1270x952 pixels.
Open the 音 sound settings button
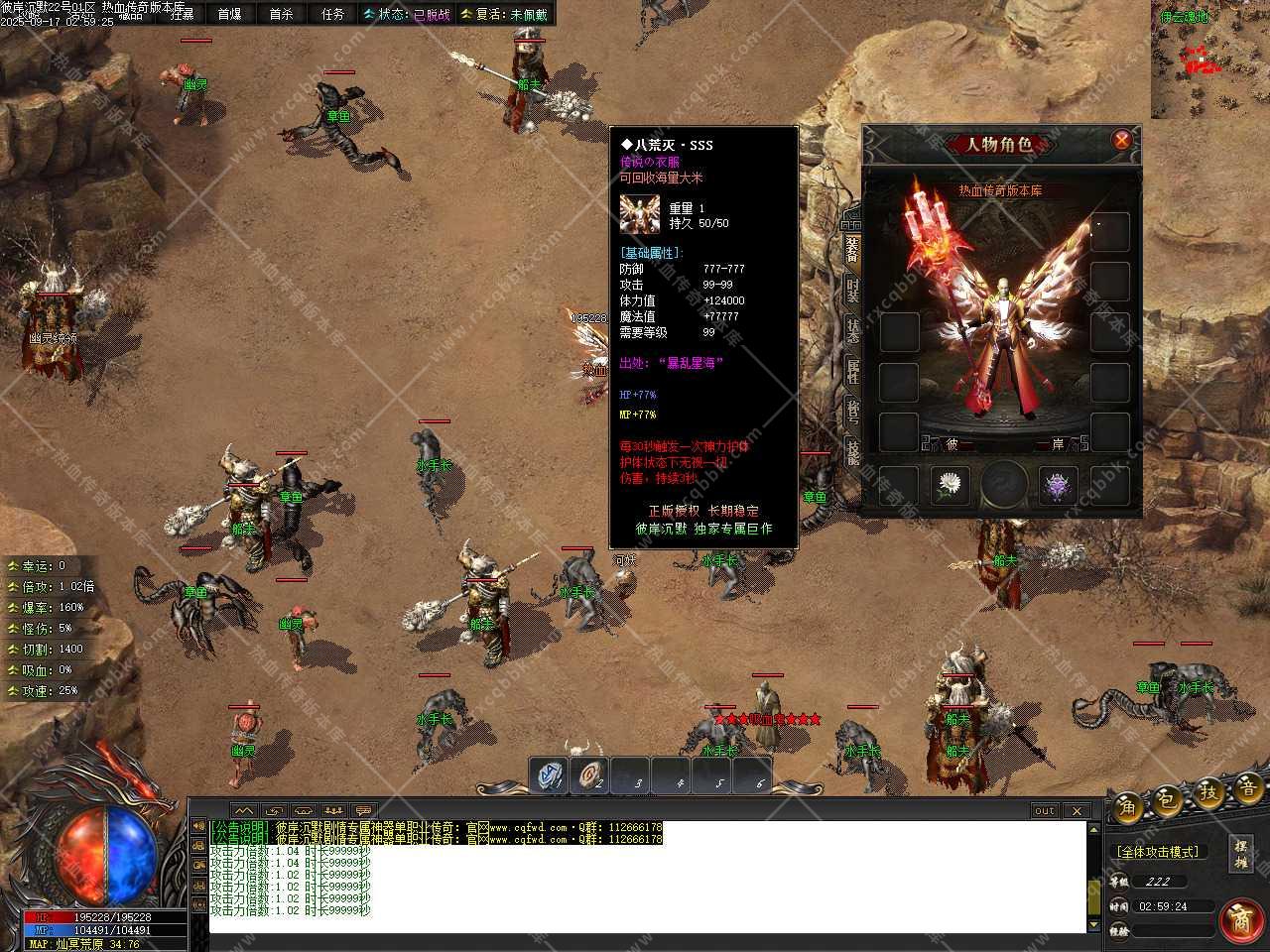coord(1247,789)
